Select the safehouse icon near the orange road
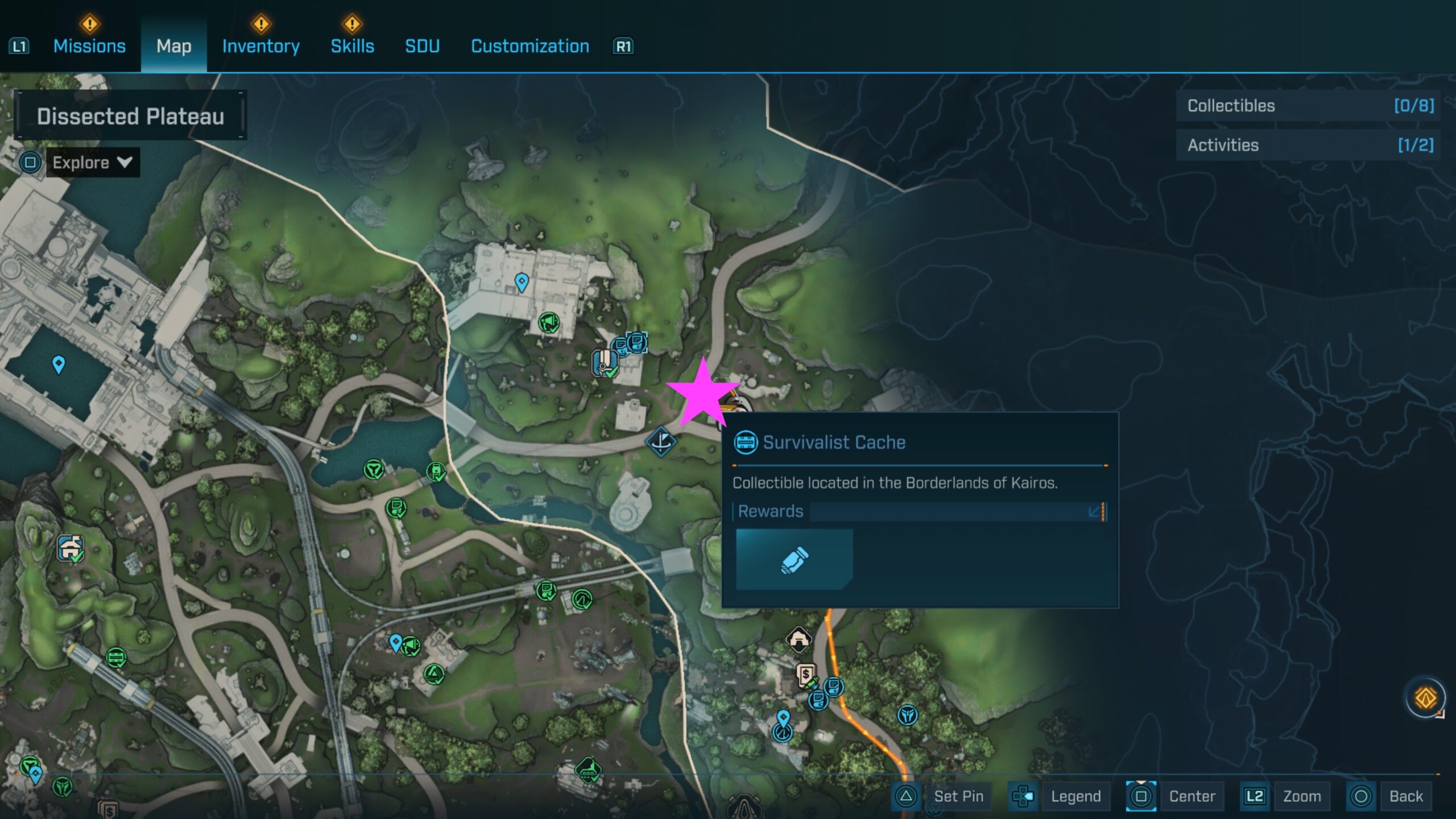This screenshot has width=1456, height=819. click(799, 640)
